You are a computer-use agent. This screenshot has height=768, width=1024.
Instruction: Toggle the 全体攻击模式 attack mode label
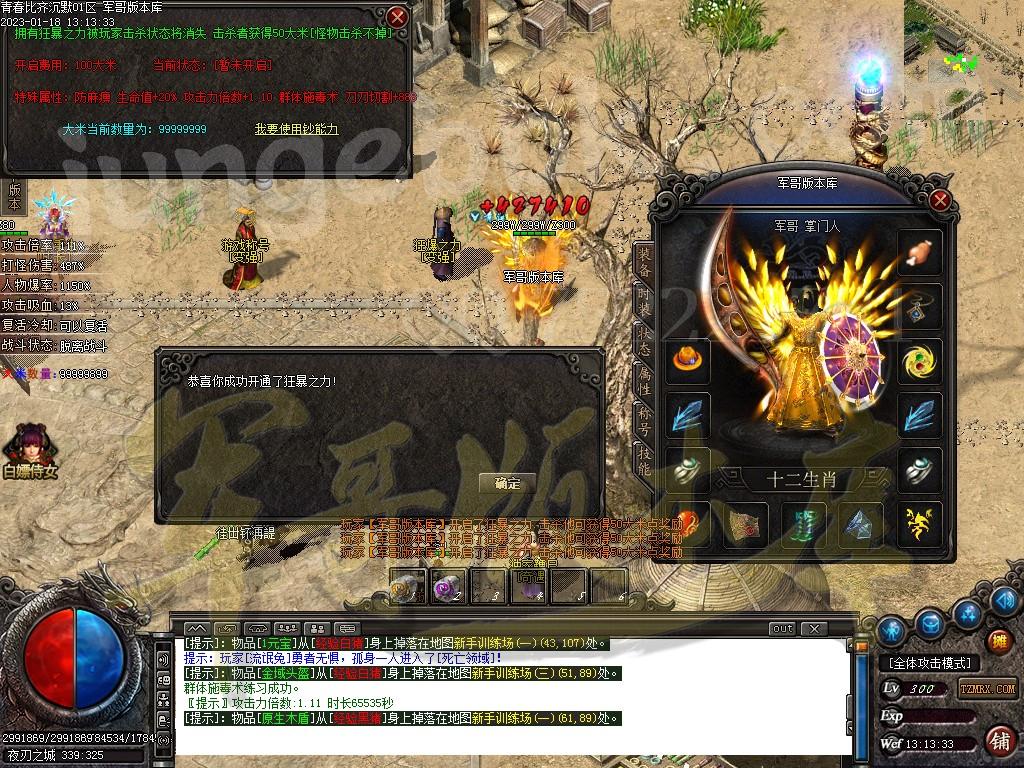(929, 663)
